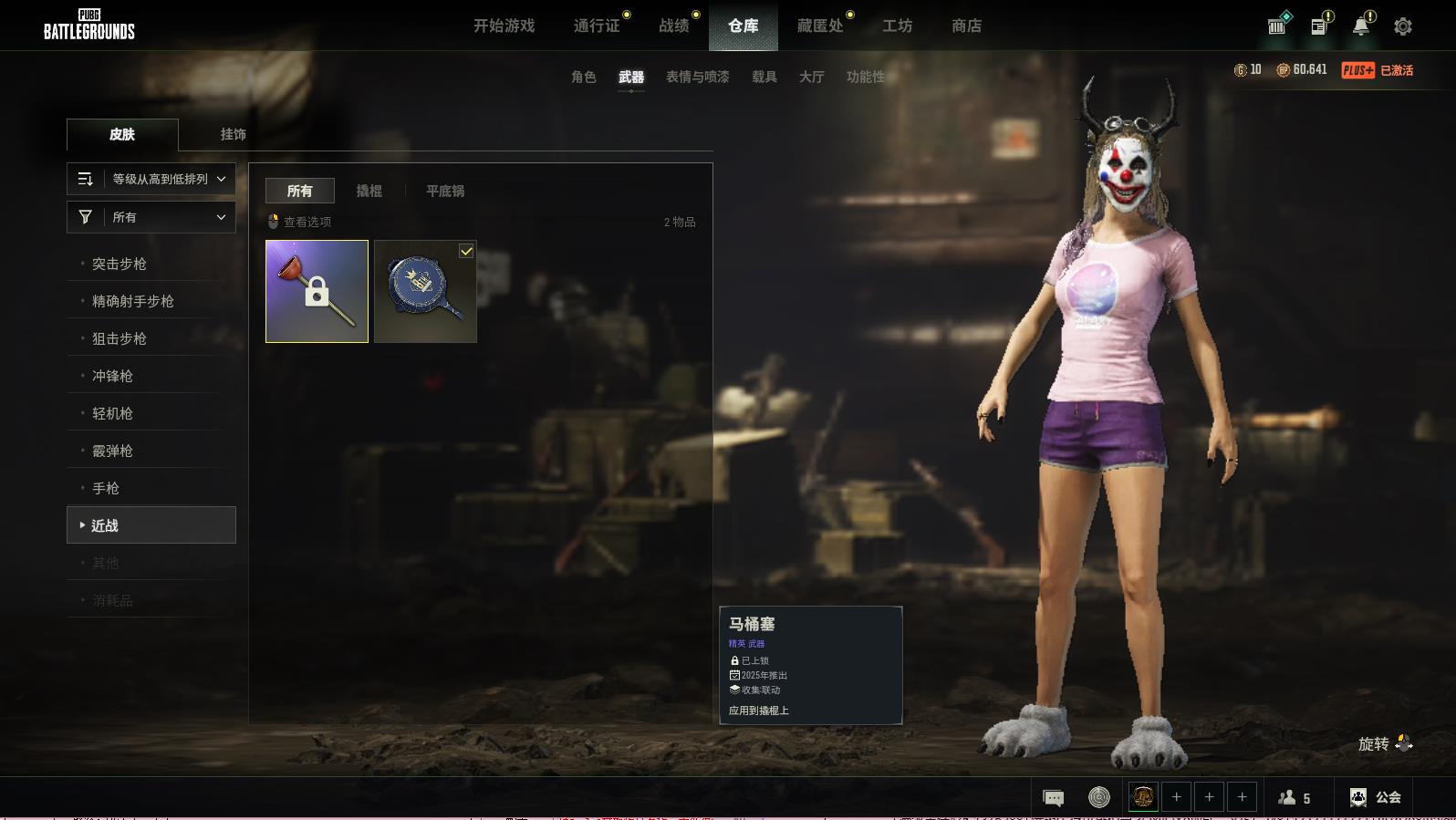Go to the 商店 shop
This screenshot has height=820, width=1456.
point(966,26)
